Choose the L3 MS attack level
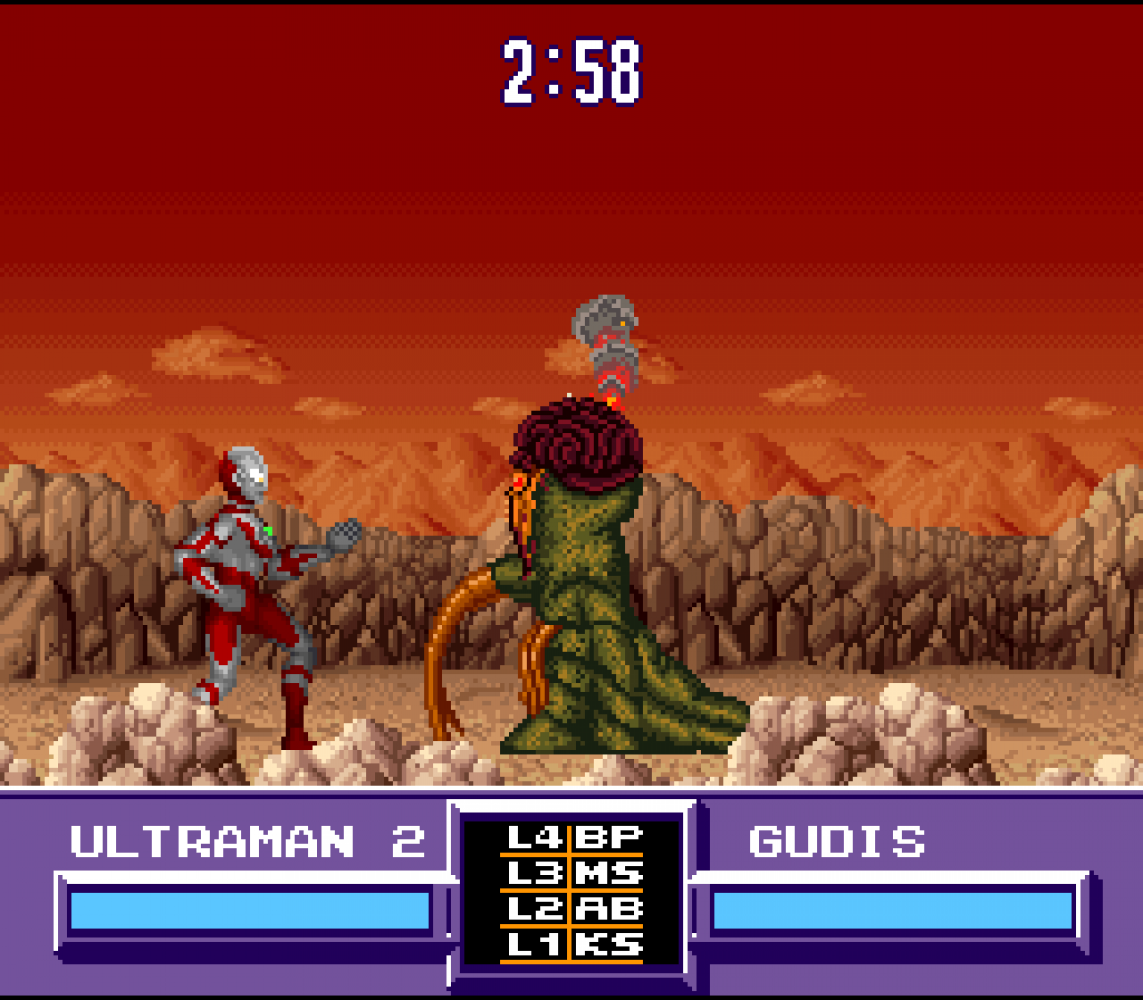Screen dimensions: 1143x1000 point(572,873)
